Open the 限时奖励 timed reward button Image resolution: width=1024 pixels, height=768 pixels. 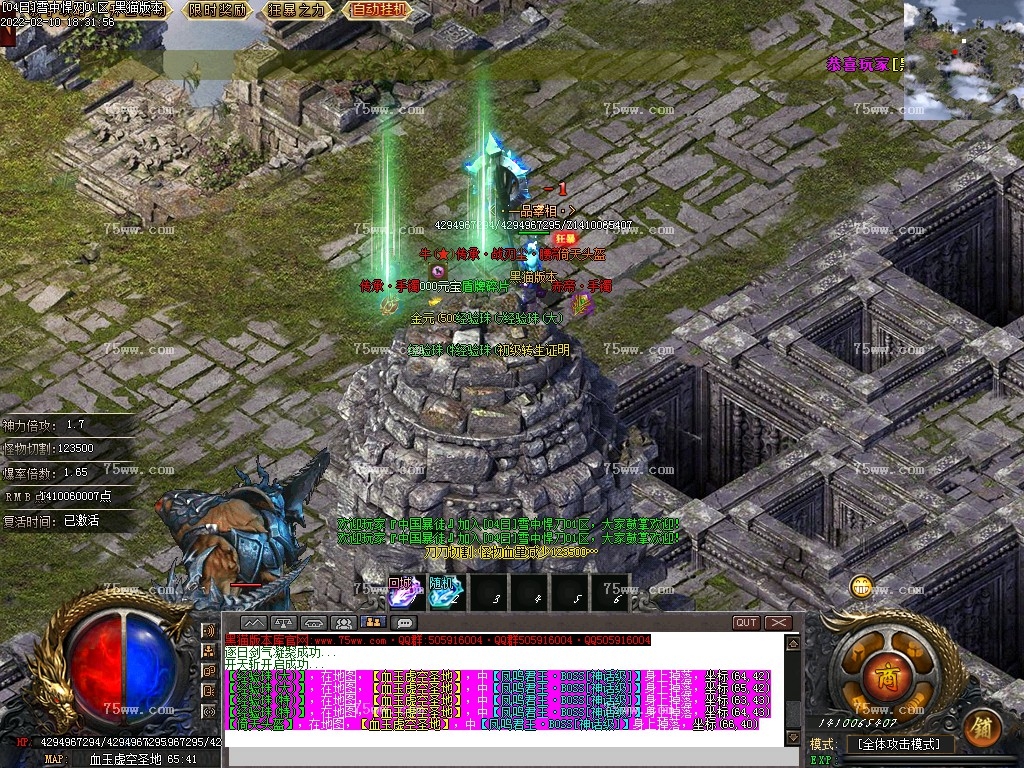(x=218, y=11)
